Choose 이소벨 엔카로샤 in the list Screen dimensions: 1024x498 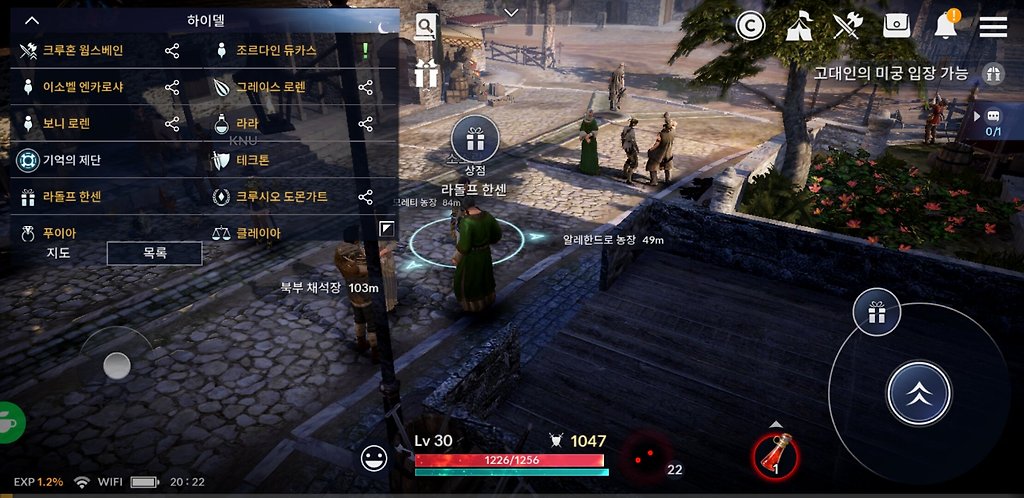pyautogui.click(x=82, y=87)
